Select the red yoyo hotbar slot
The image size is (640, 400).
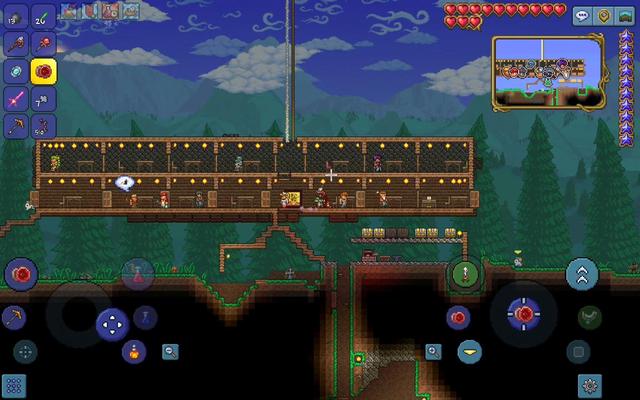[x=44, y=71]
